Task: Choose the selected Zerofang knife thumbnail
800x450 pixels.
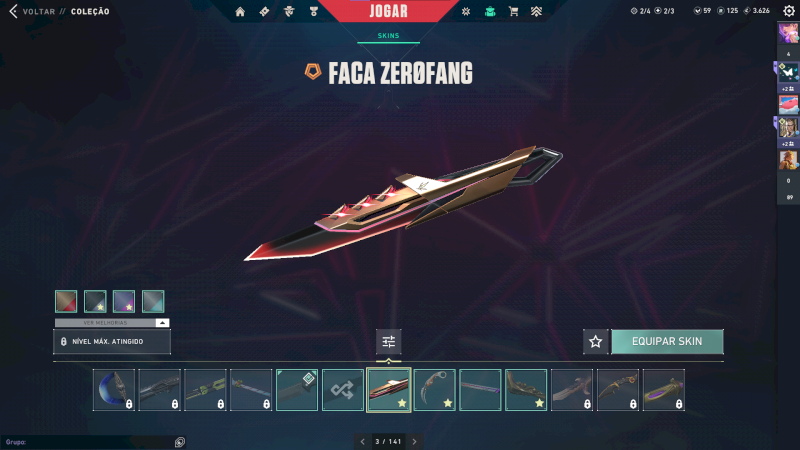Action: tap(389, 390)
